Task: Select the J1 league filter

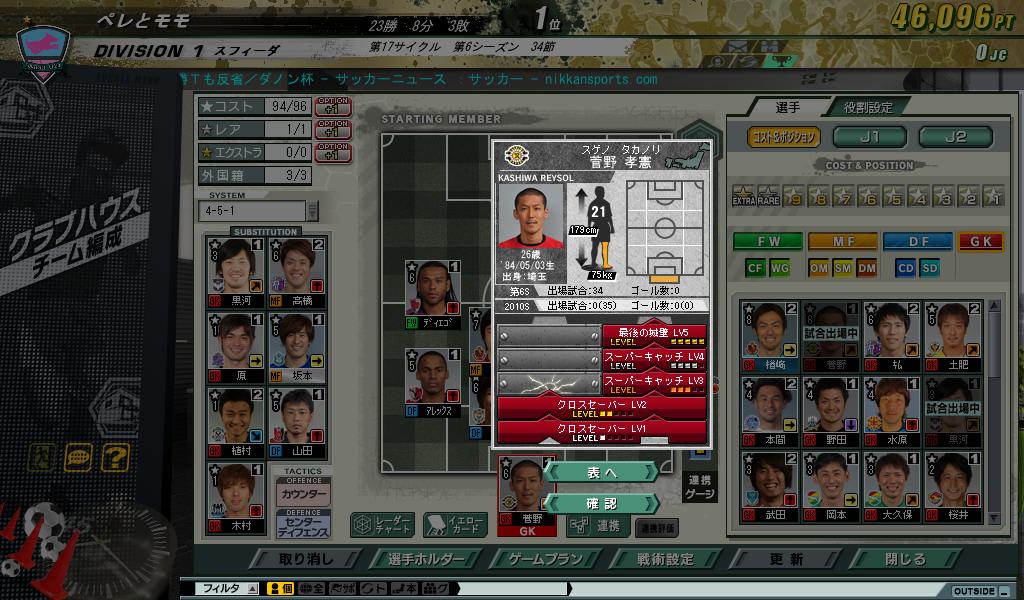Action: click(x=868, y=137)
